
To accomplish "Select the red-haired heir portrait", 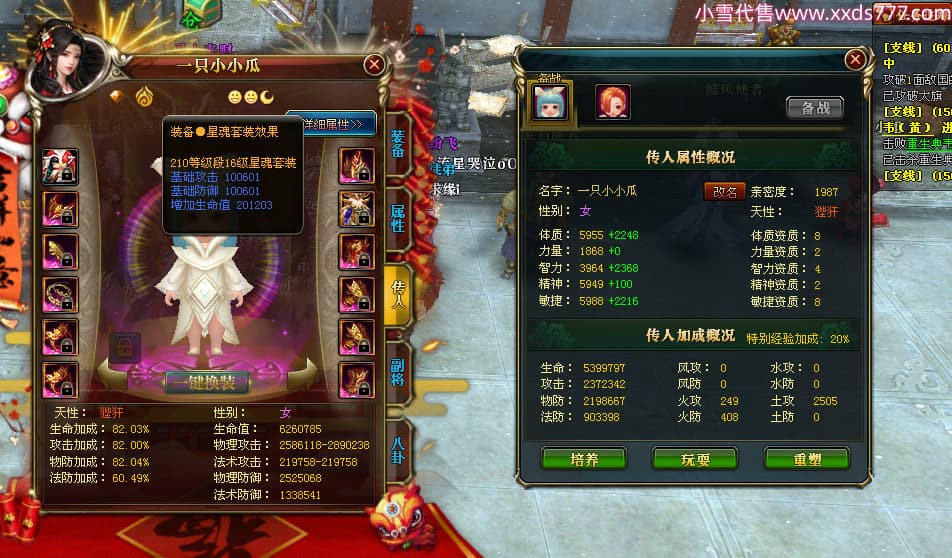I will [612, 101].
